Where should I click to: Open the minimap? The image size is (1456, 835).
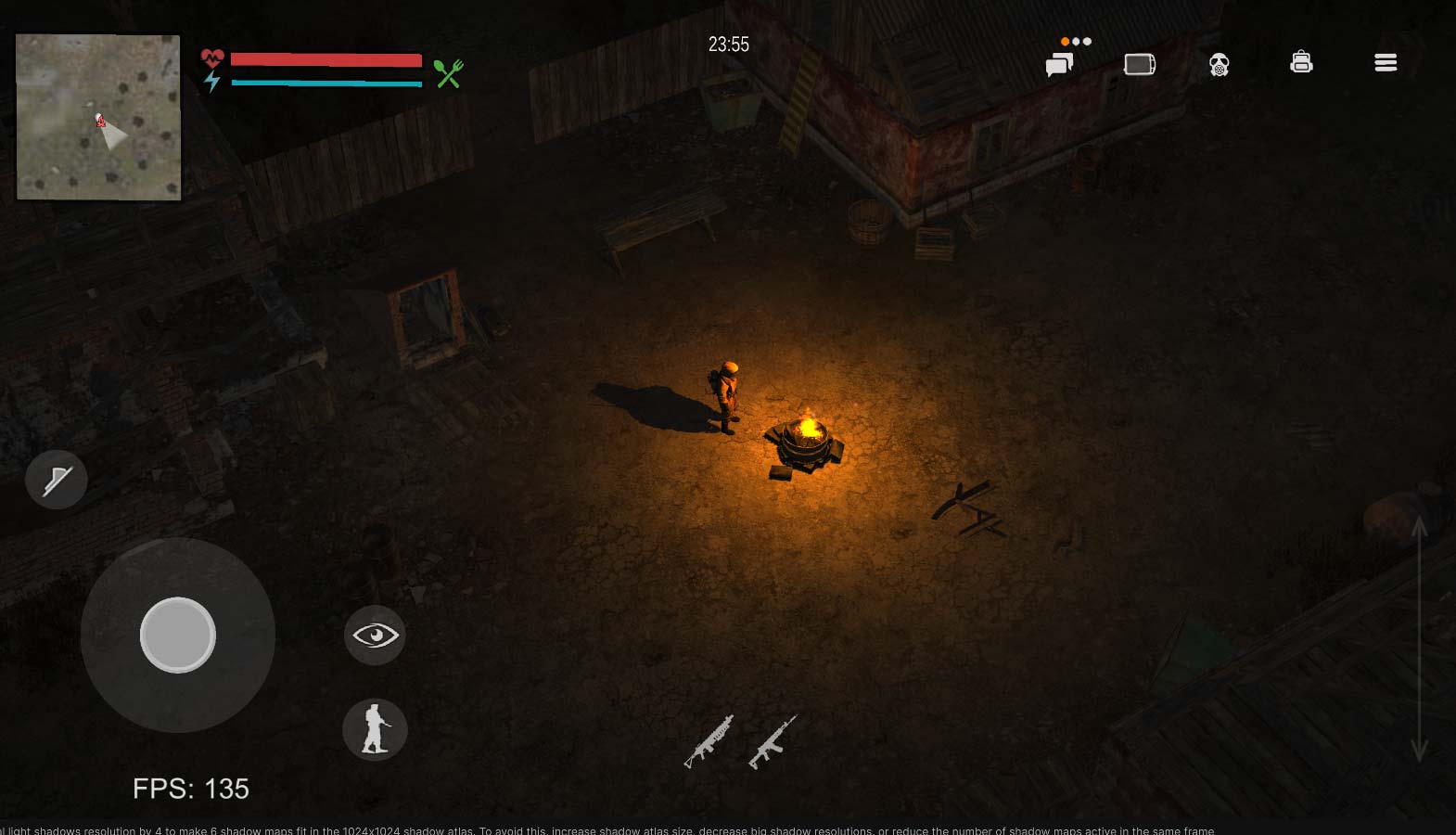98,117
